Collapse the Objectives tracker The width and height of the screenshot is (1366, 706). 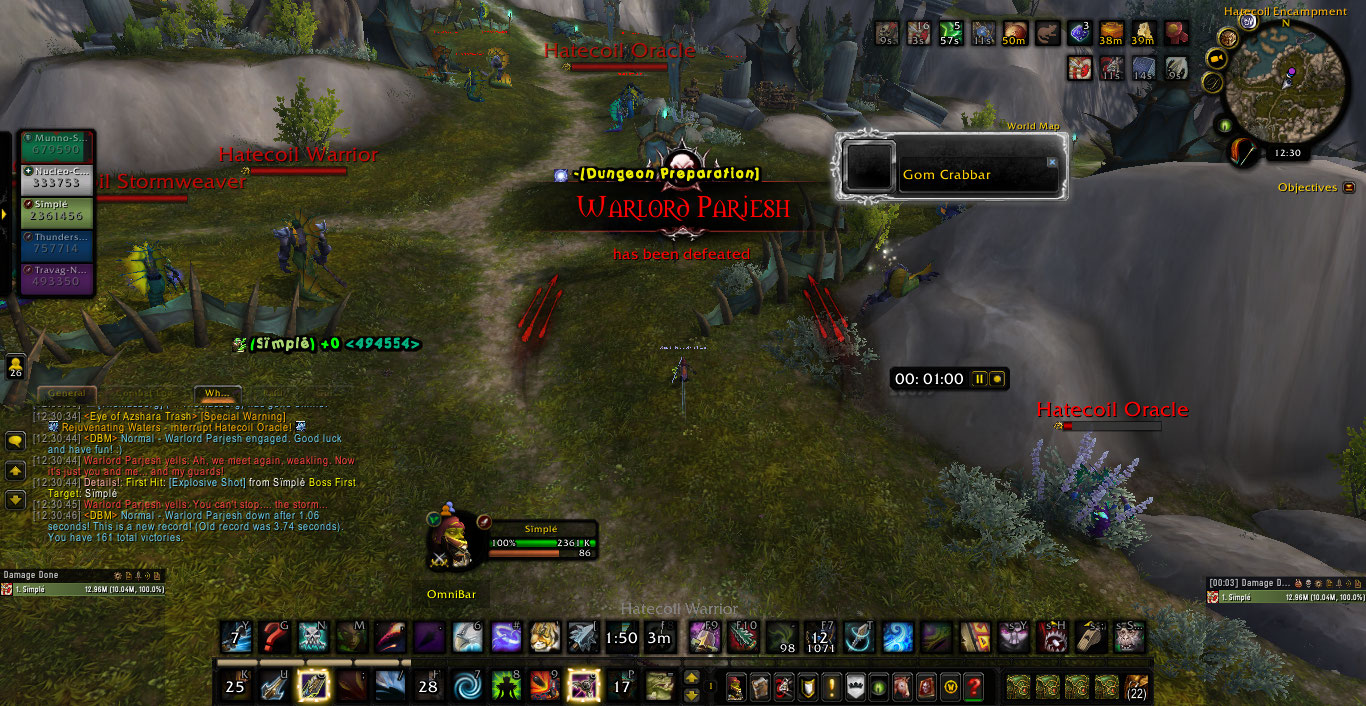pyautogui.click(x=1349, y=187)
